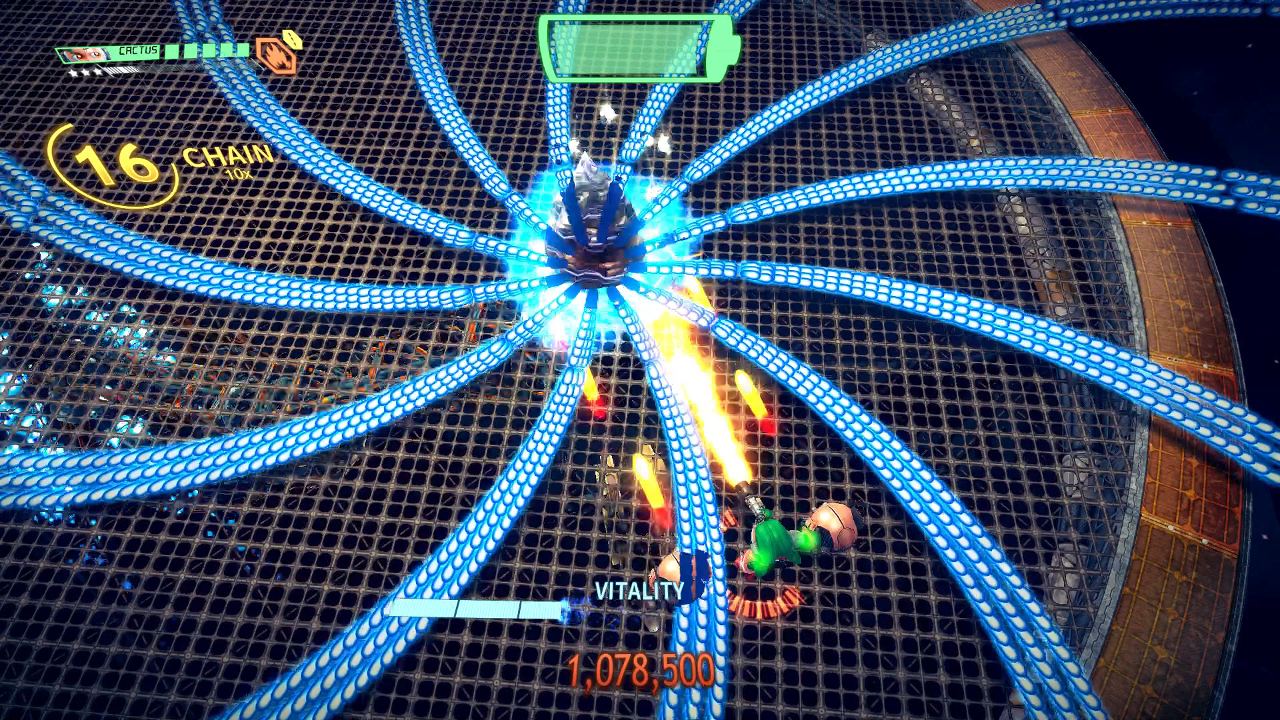Viewport: 1280px width, 720px height.
Task: Click the Cactus character portrait
Action: 82,53
